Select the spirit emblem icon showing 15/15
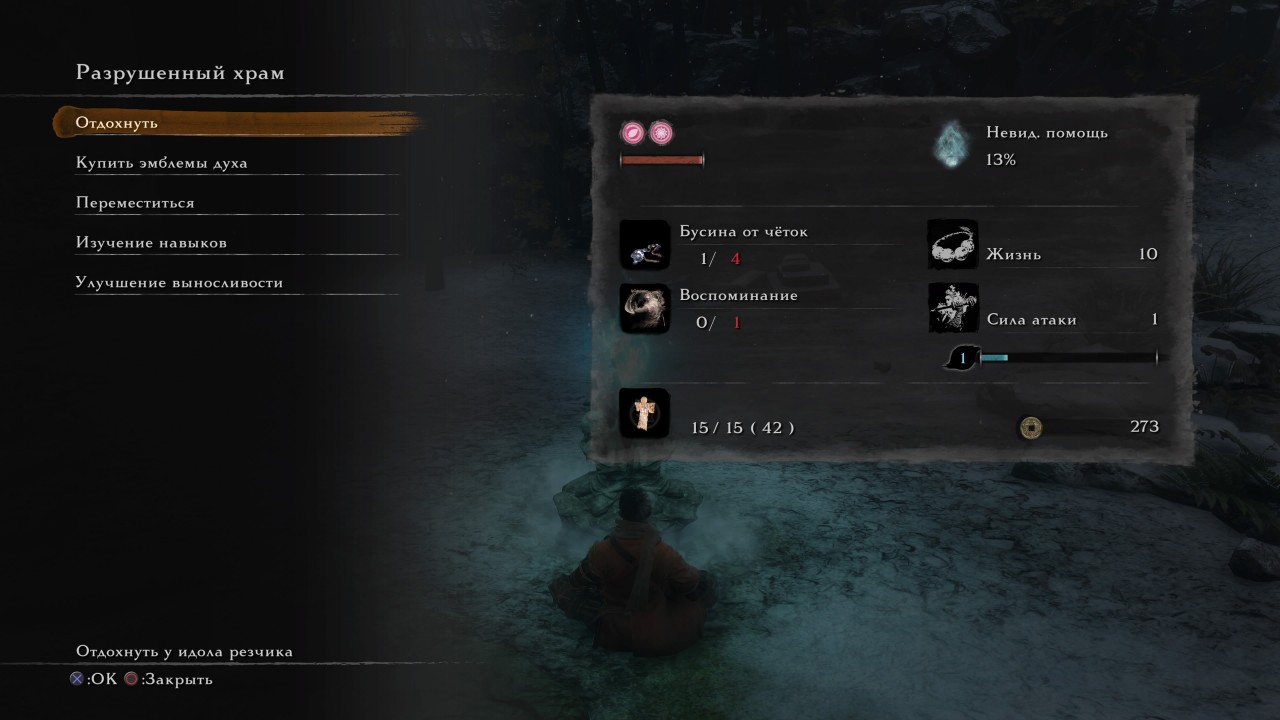Viewport: 1280px width, 720px height. [644, 413]
